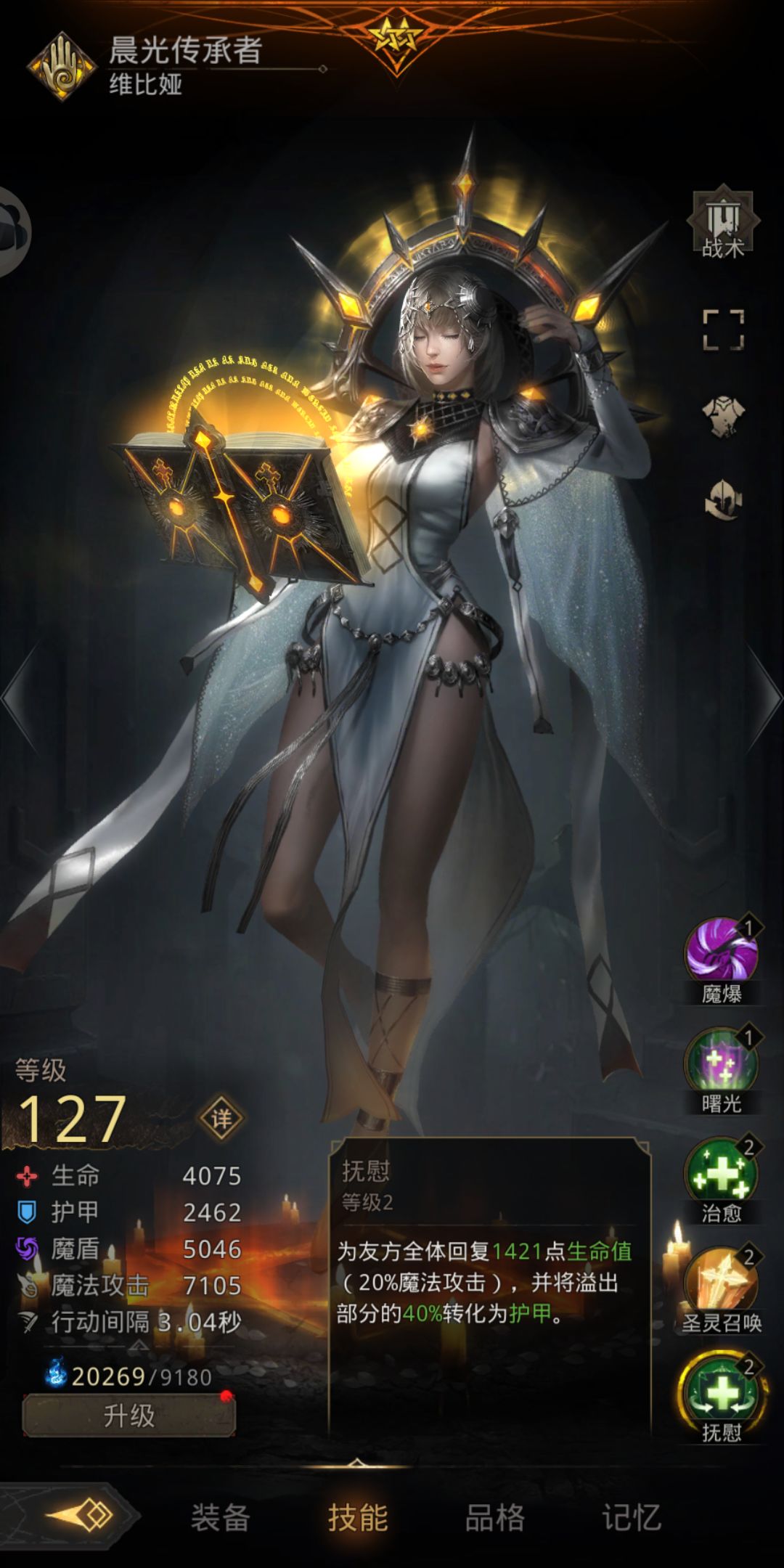The height and width of the screenshot is (1568, 784).
Task: Click the 升级 level-up button
Action: tap(129, 1416)
